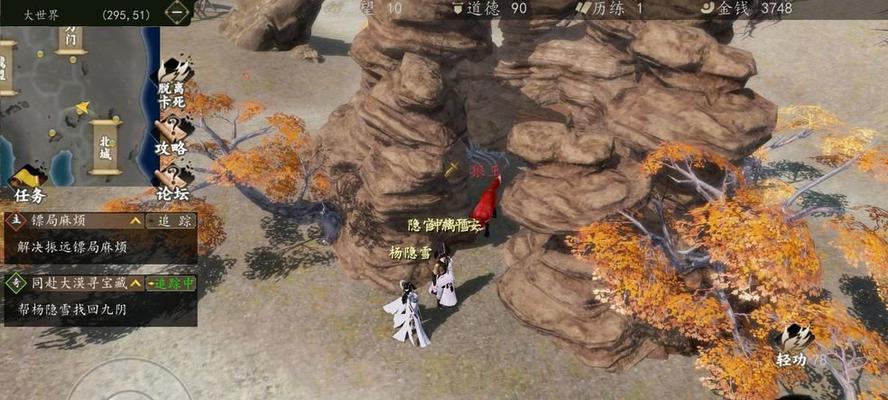
Task: Collapse the 镖局麻烦 quest details arrow
Action: click(135, 219)
